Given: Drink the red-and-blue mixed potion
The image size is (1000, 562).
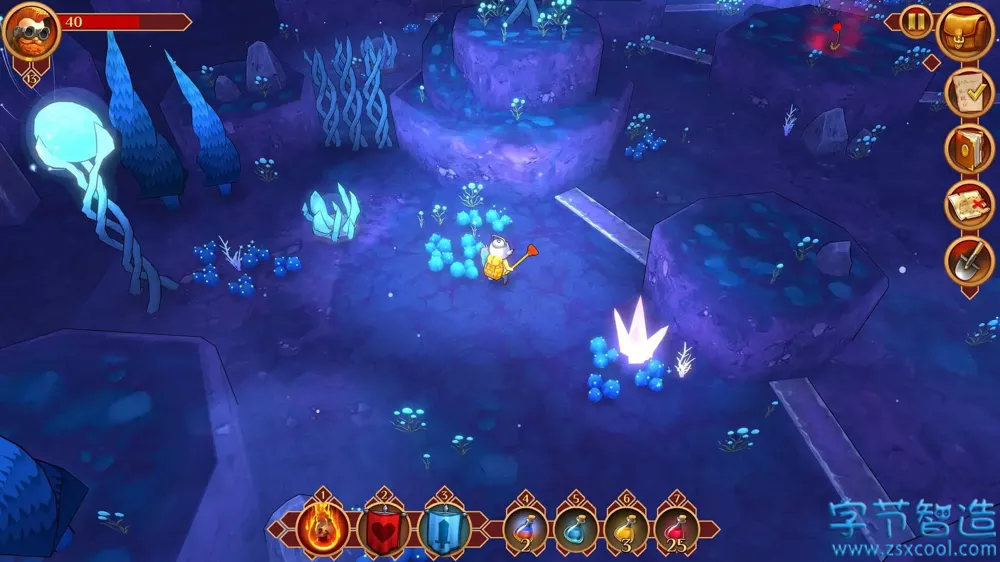Looking at the screenshot, I should click(x=526, y=530).
